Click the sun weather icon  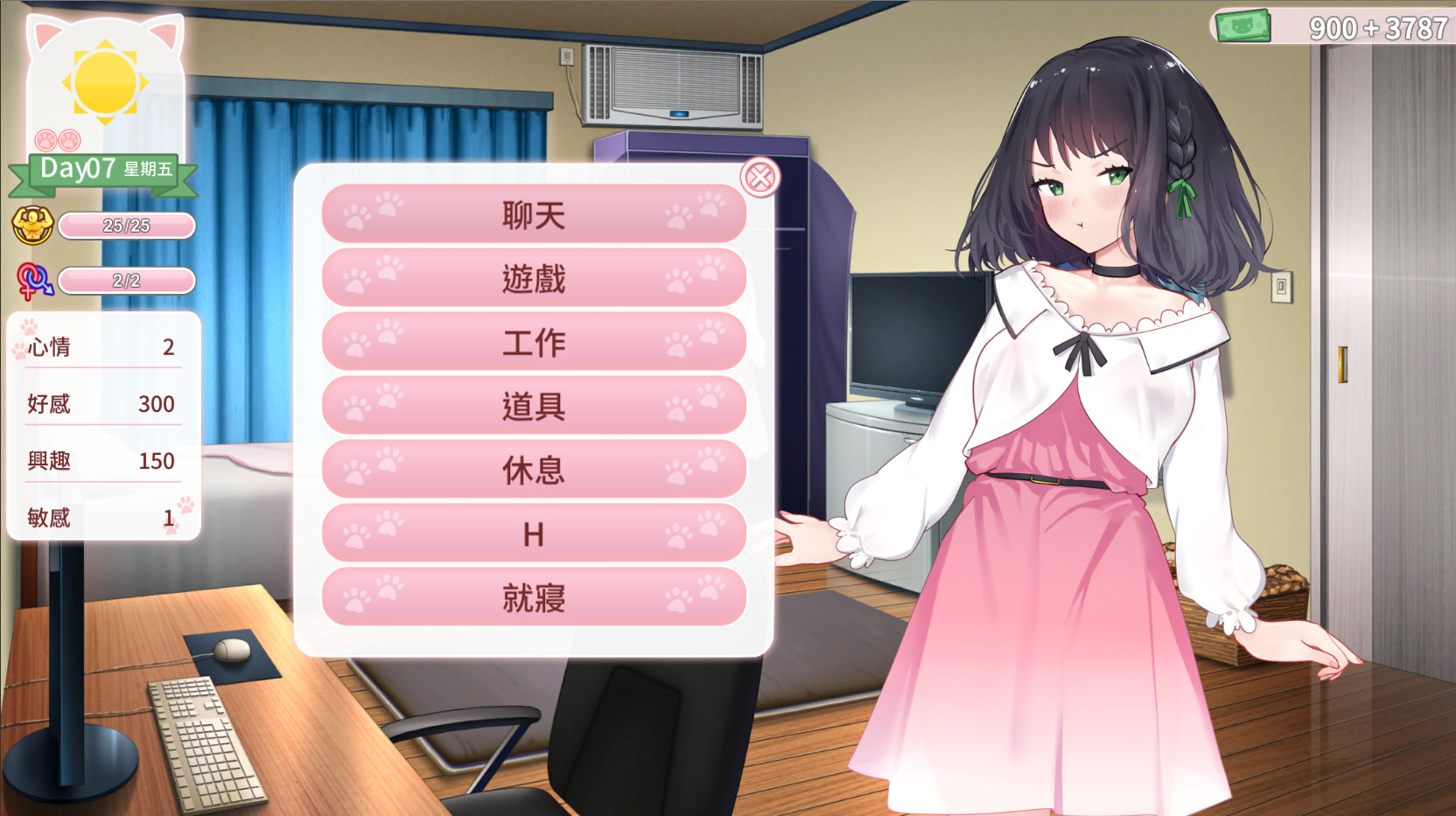tap(105, 83)
